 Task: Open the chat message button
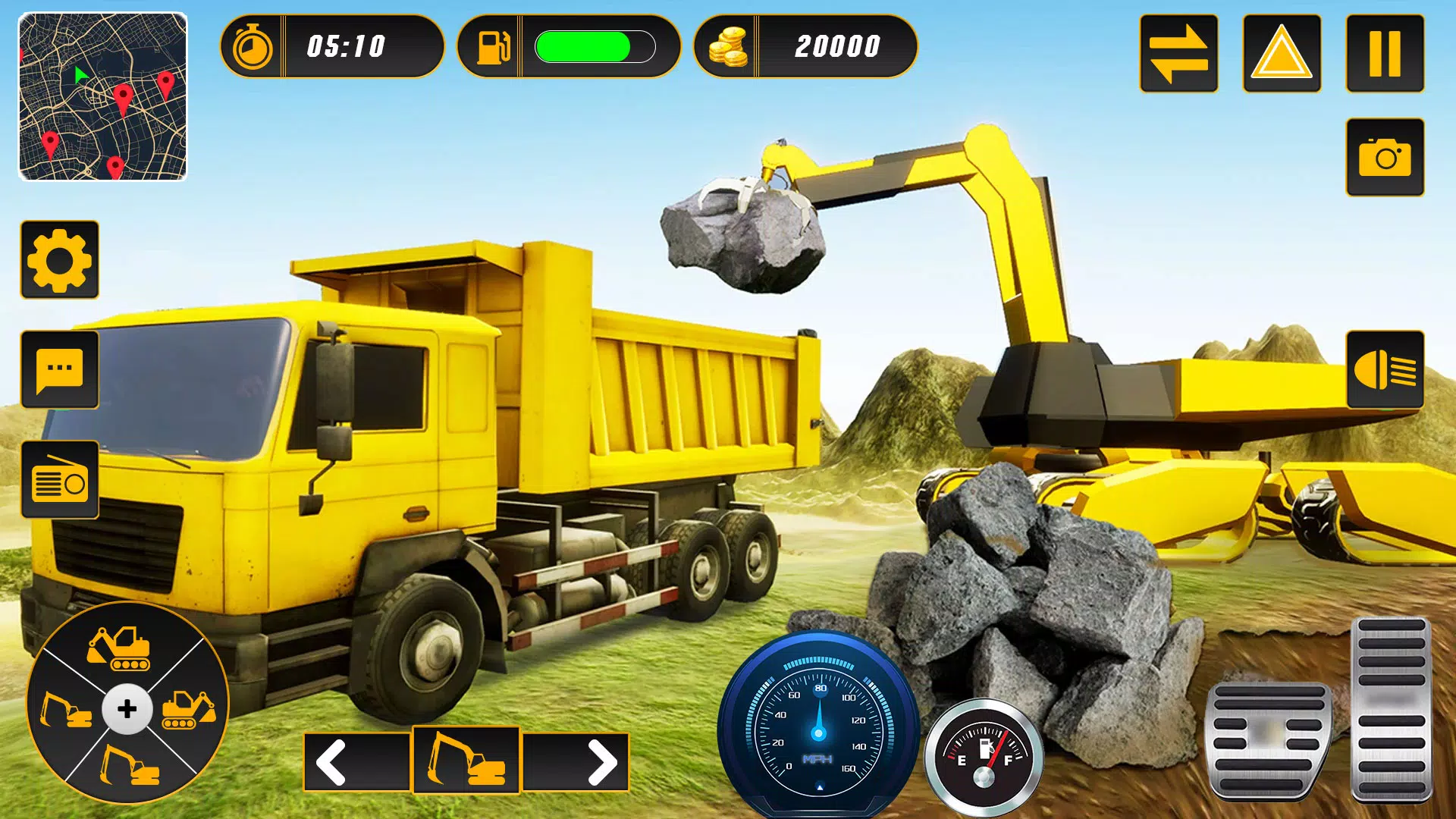click(59, 370)
